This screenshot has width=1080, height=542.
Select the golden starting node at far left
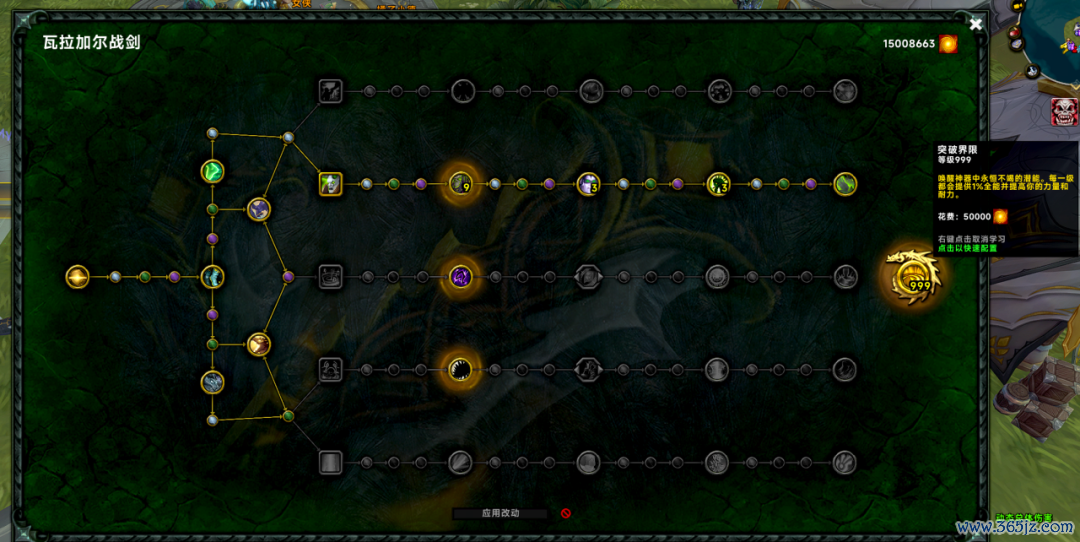pyautogui.click(x=77, y=277)
